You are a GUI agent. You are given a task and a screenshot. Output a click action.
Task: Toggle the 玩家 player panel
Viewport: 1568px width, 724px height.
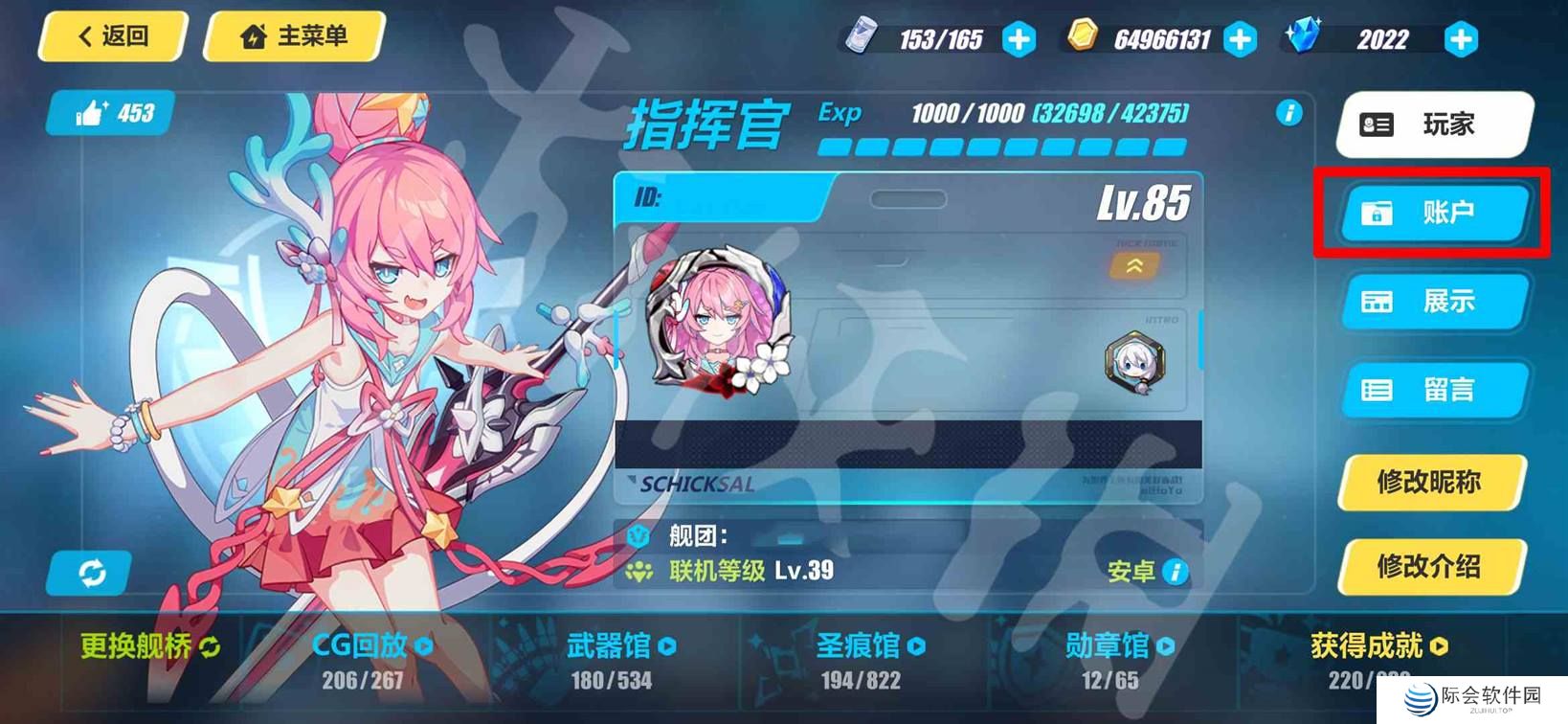pos(1431,124)
